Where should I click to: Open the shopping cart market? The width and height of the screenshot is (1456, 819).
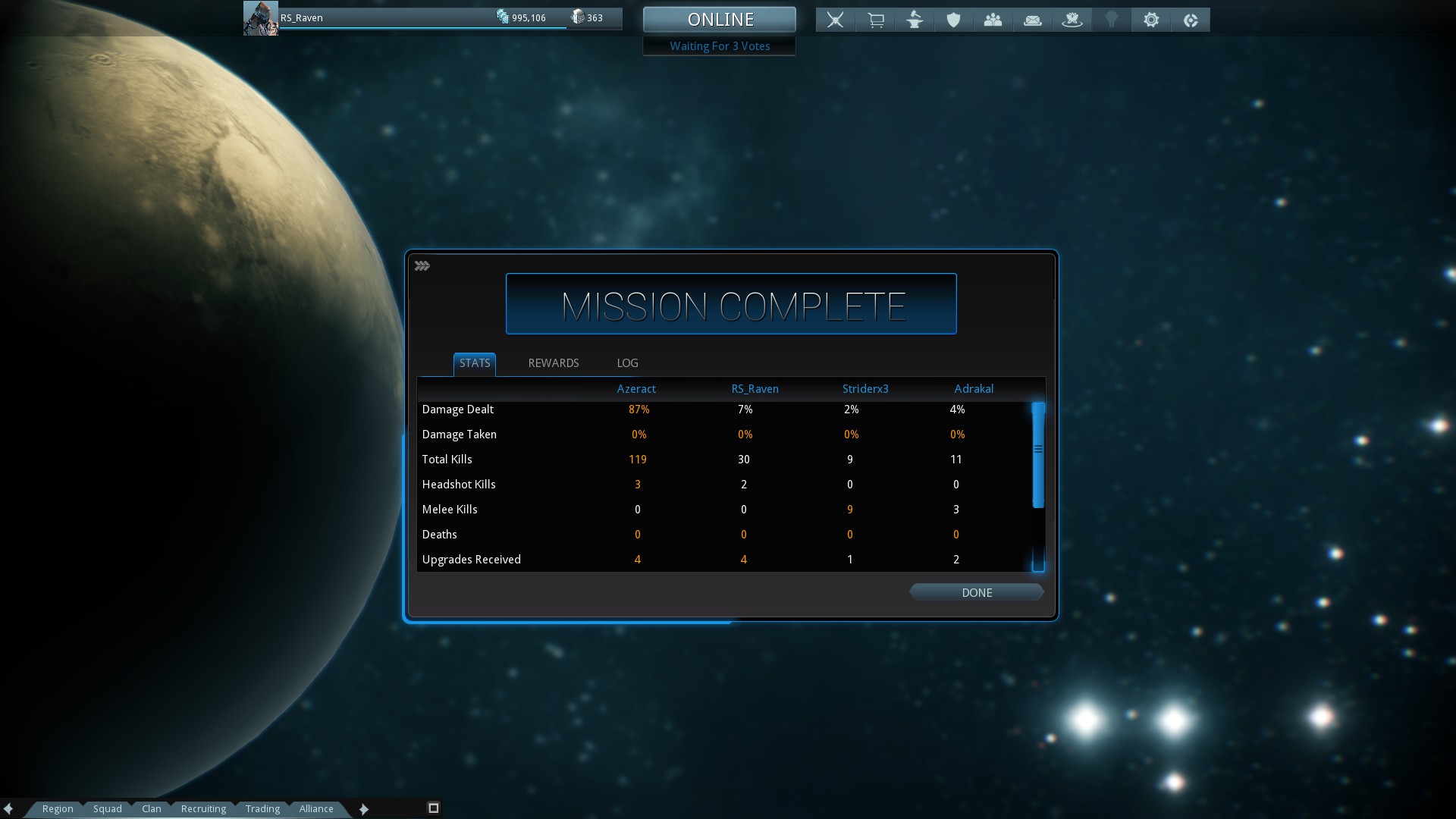[875, 20]
